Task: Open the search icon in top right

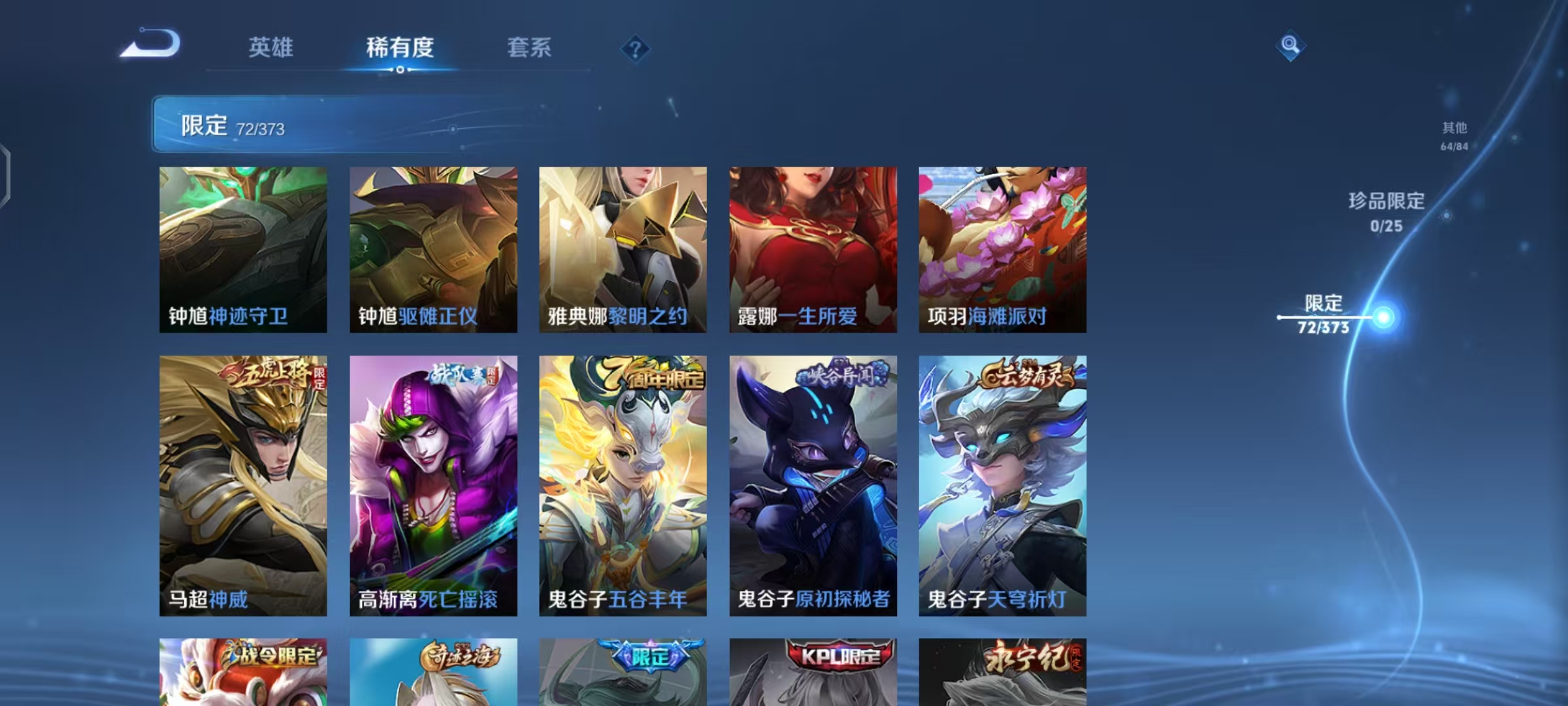Action: [x=1290, y=47]
